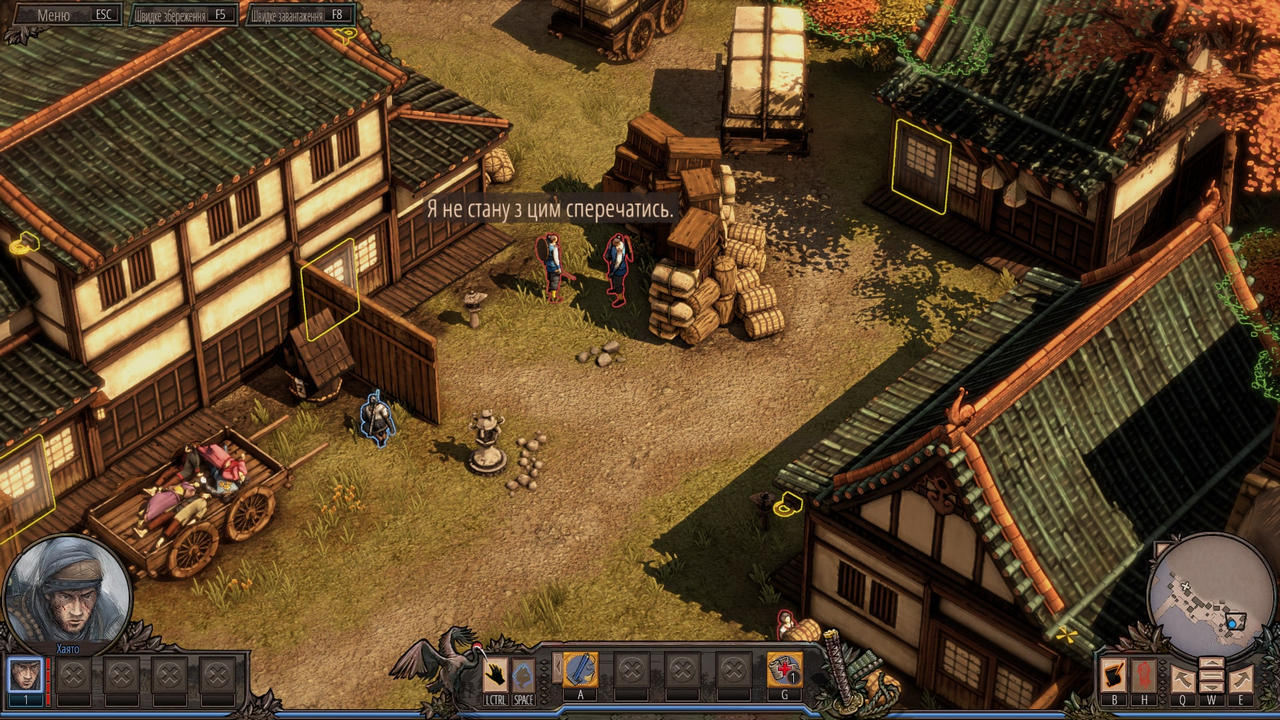1280x720 pixels.
Task: Choose Хаято's small party slot
Action: coord(26,675)
